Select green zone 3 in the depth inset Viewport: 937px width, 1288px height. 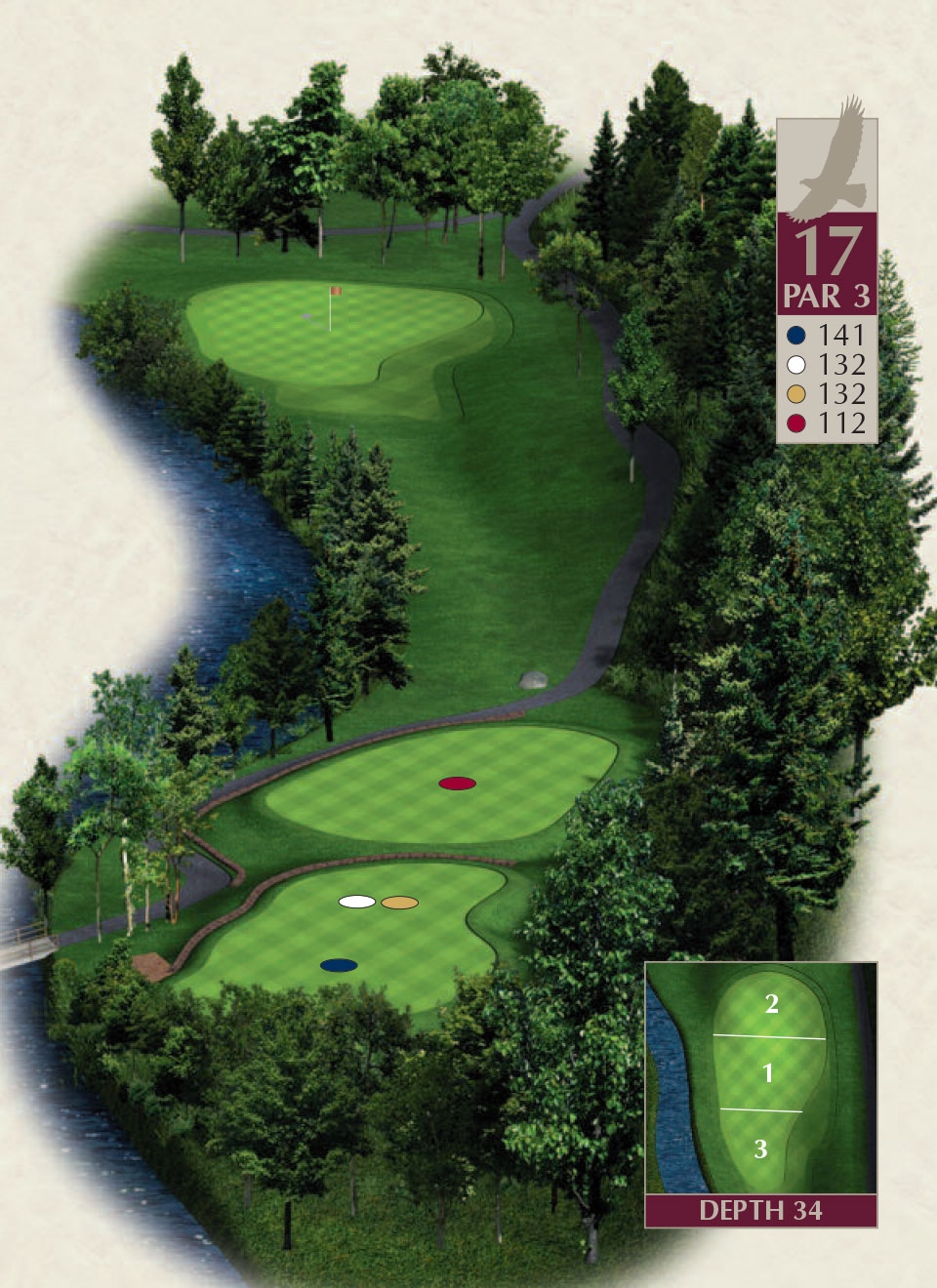760,1148
